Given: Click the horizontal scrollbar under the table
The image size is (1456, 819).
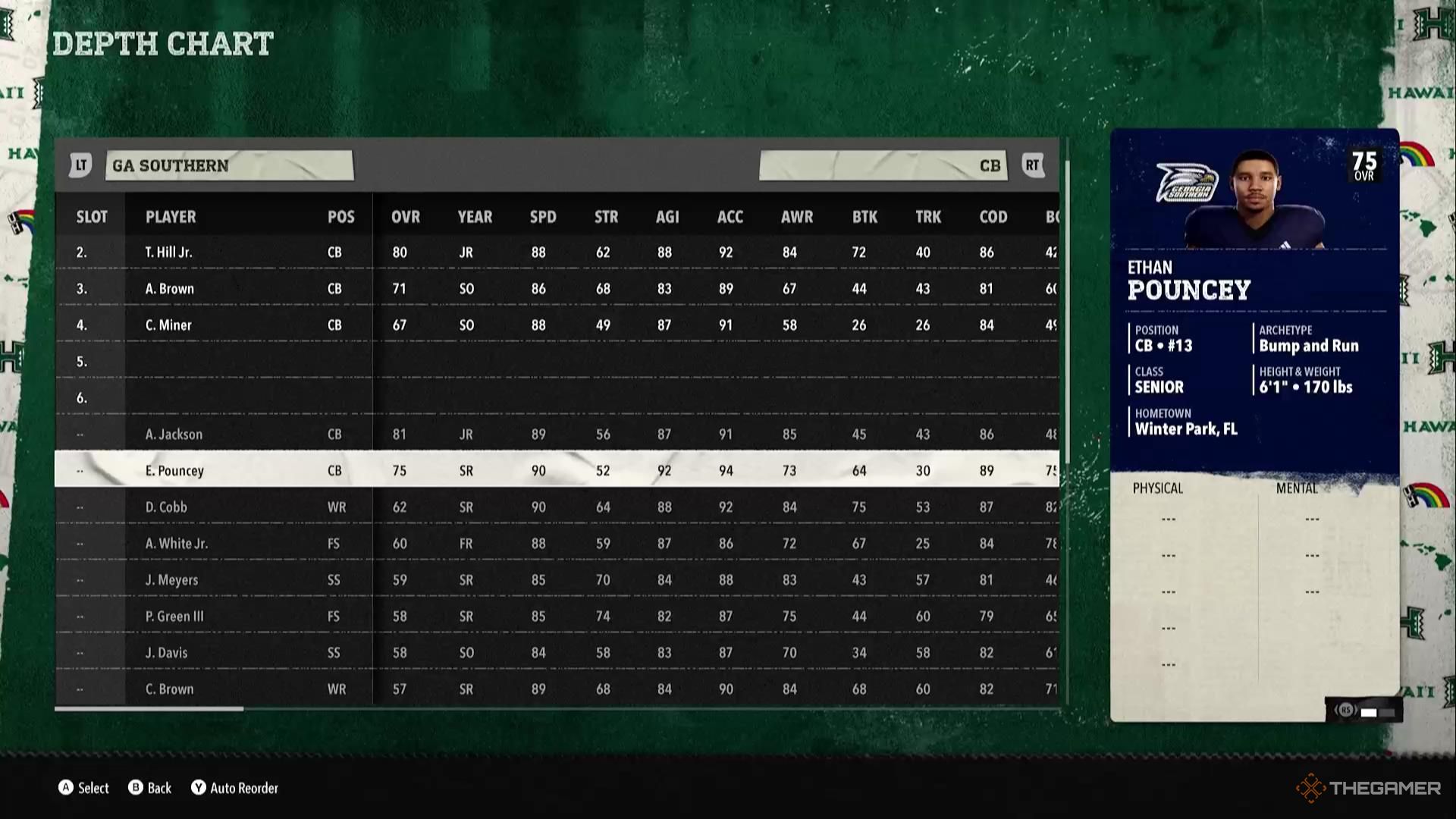Looking at the screenshot, I should tap(149, 709).
